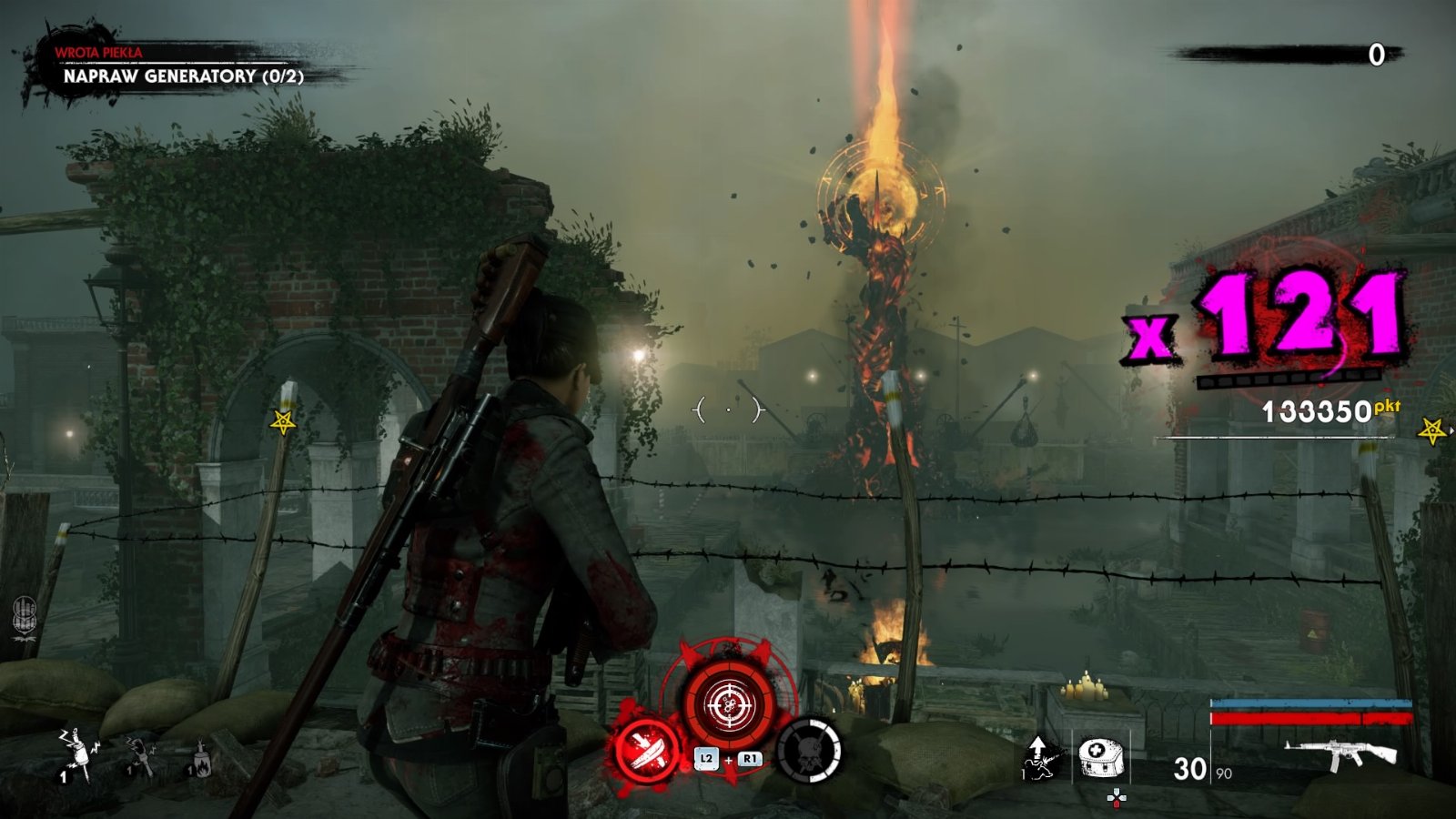Choose the electric stick grenade icon
Image resolution: width=1456 pixels, height=819 pixels.
coord(139,753)
